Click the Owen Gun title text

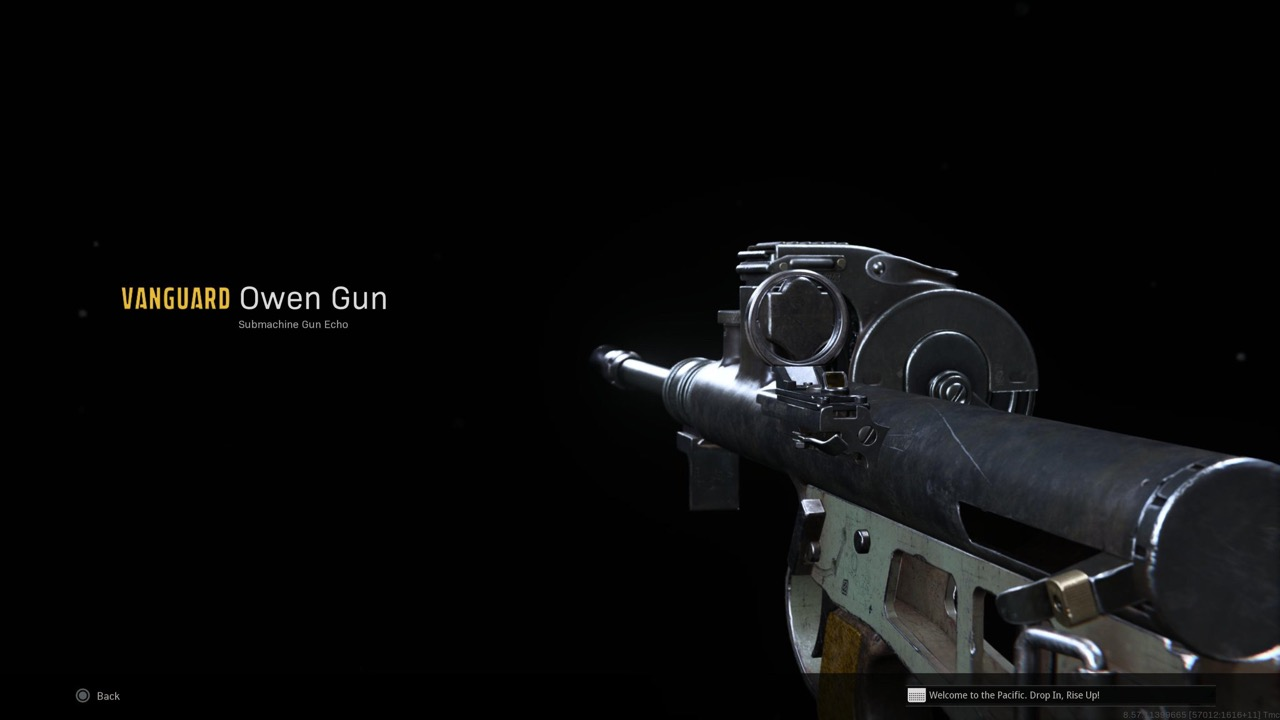point(313,298)
